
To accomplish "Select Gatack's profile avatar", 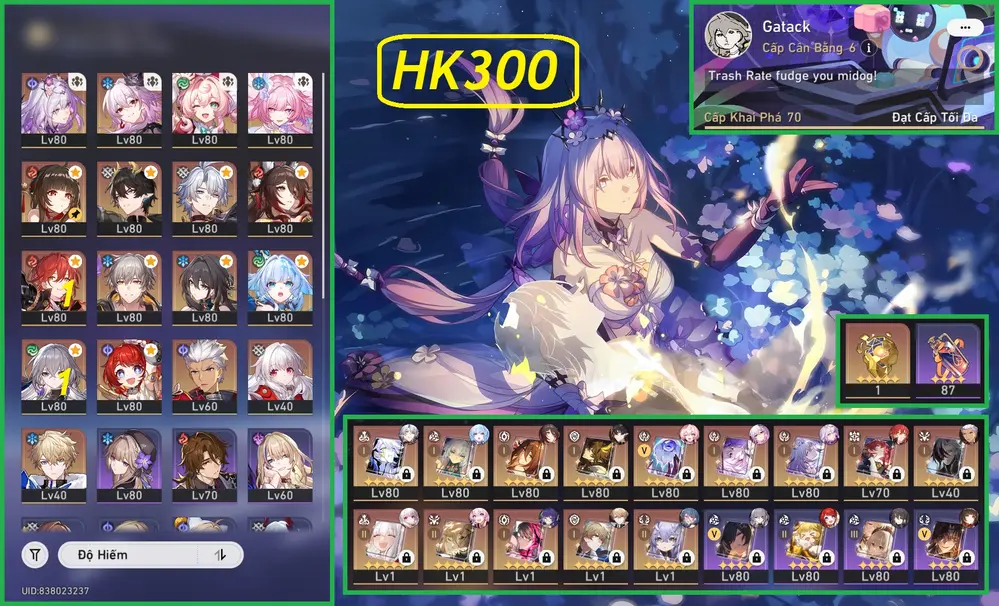I will [727, 36].
